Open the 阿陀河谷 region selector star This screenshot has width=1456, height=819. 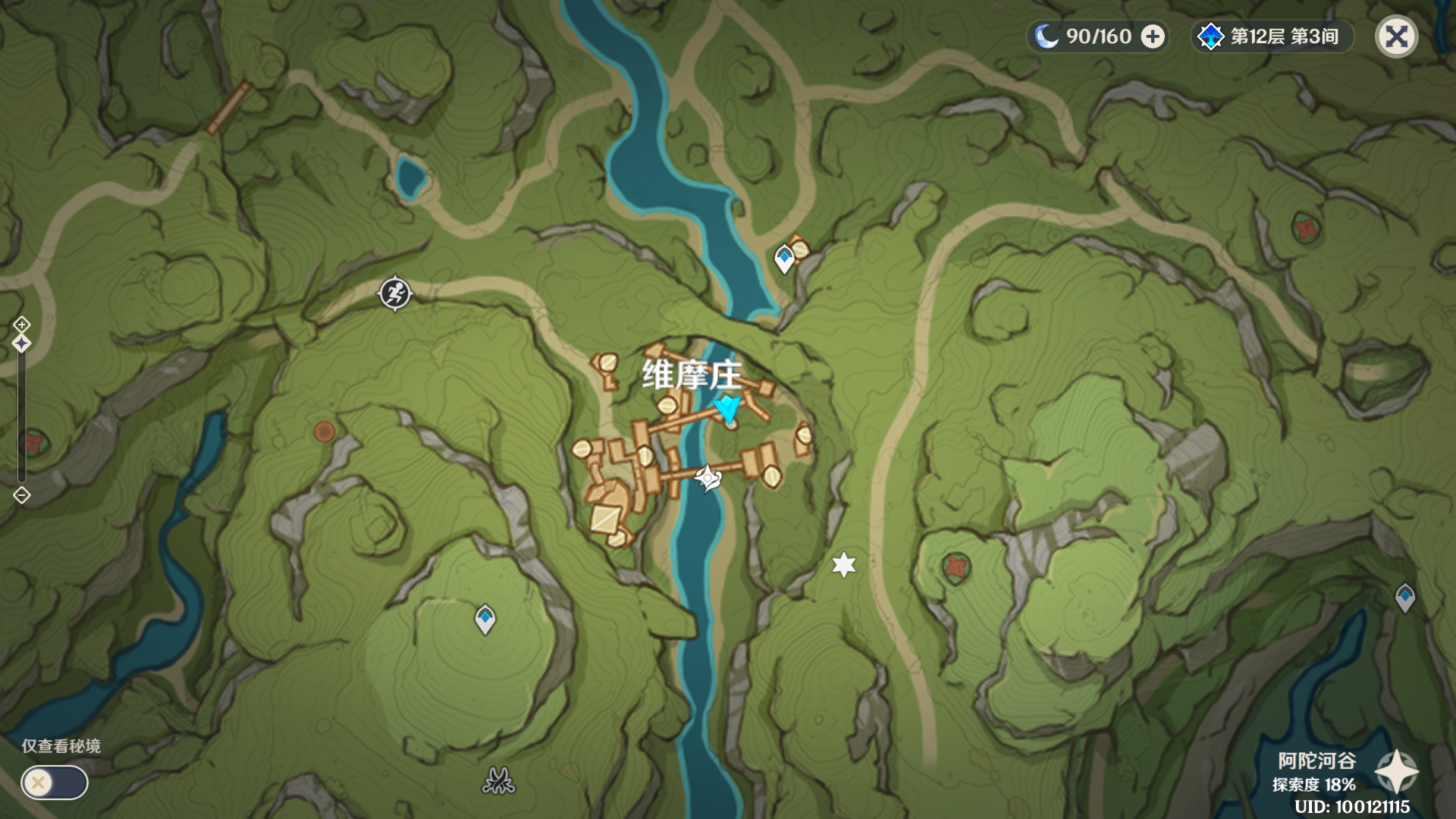(x=1396, y=772)
